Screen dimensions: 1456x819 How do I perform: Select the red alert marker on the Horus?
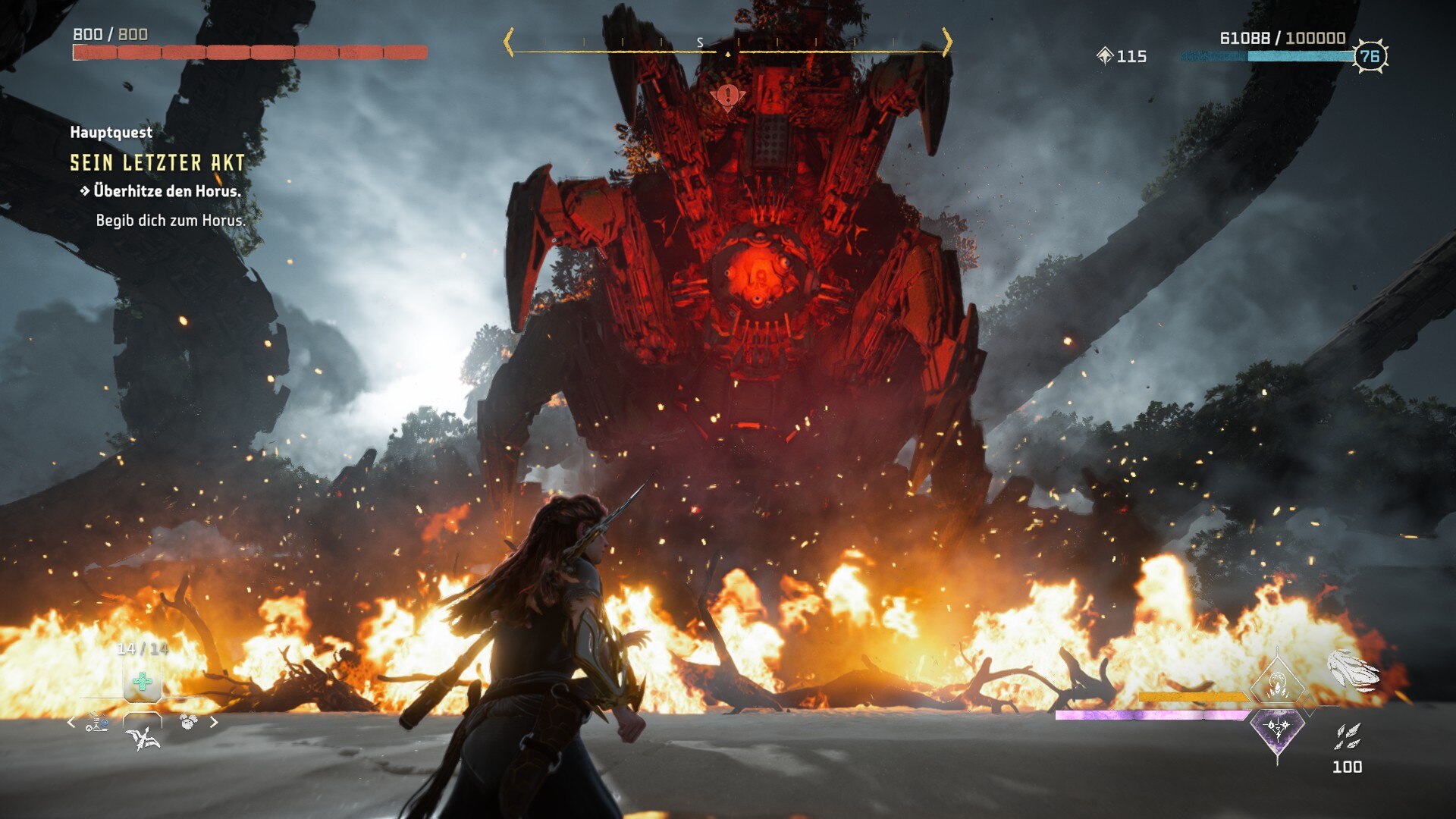coord(728,96)
